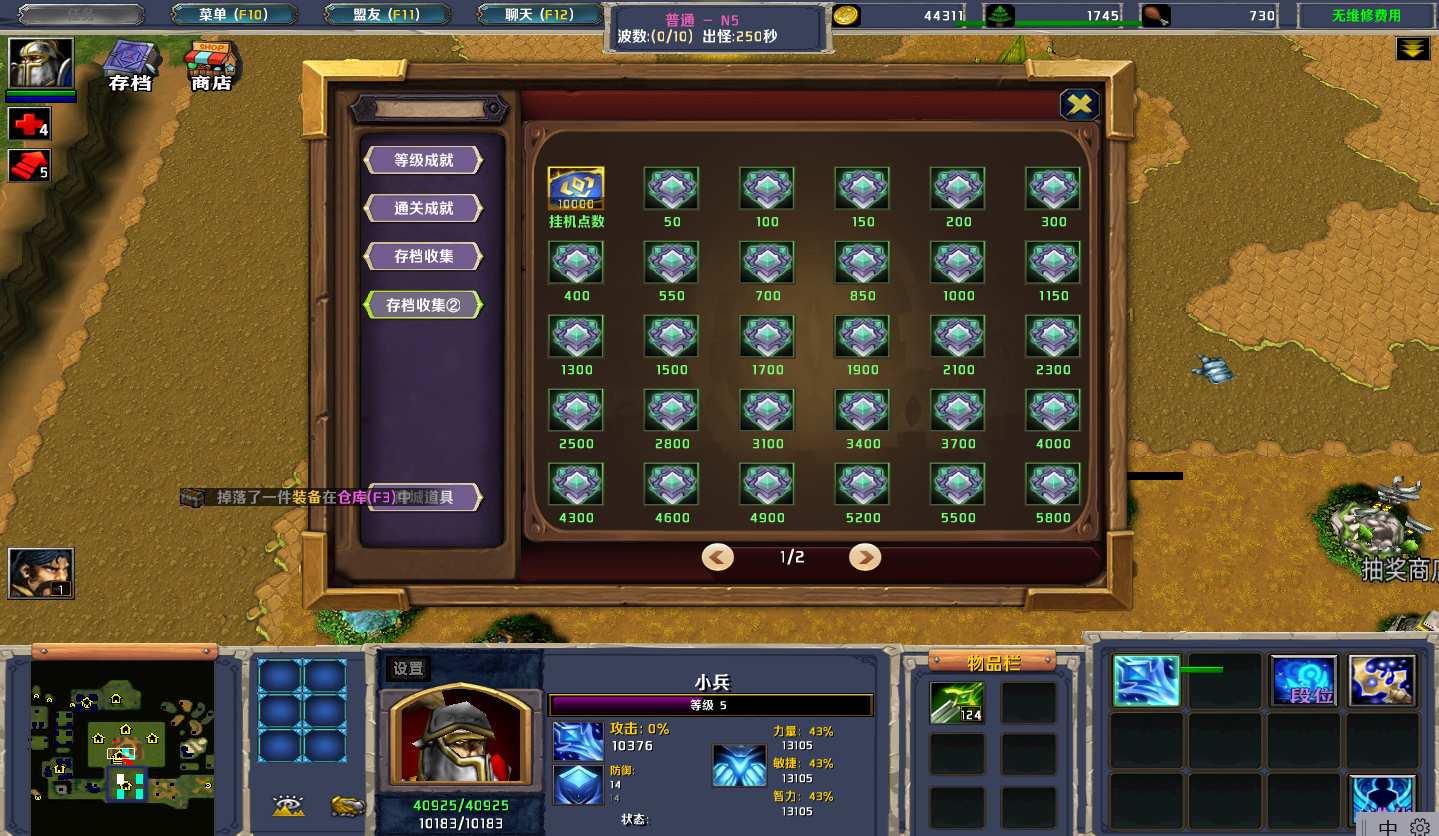Select the inventory item with 124 charges

[957, 702]
